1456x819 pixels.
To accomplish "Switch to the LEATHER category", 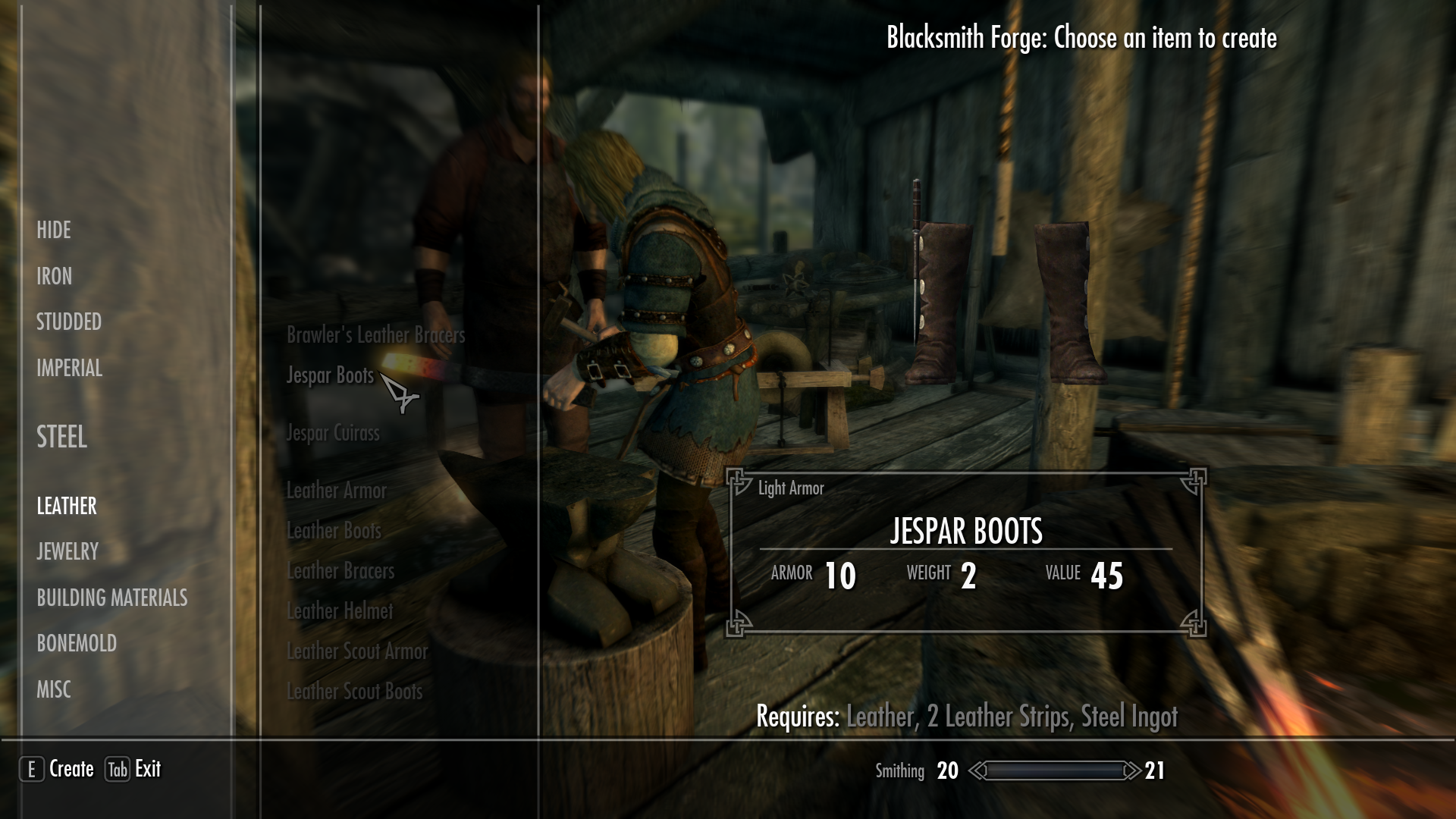I will [x=65, y=506].
